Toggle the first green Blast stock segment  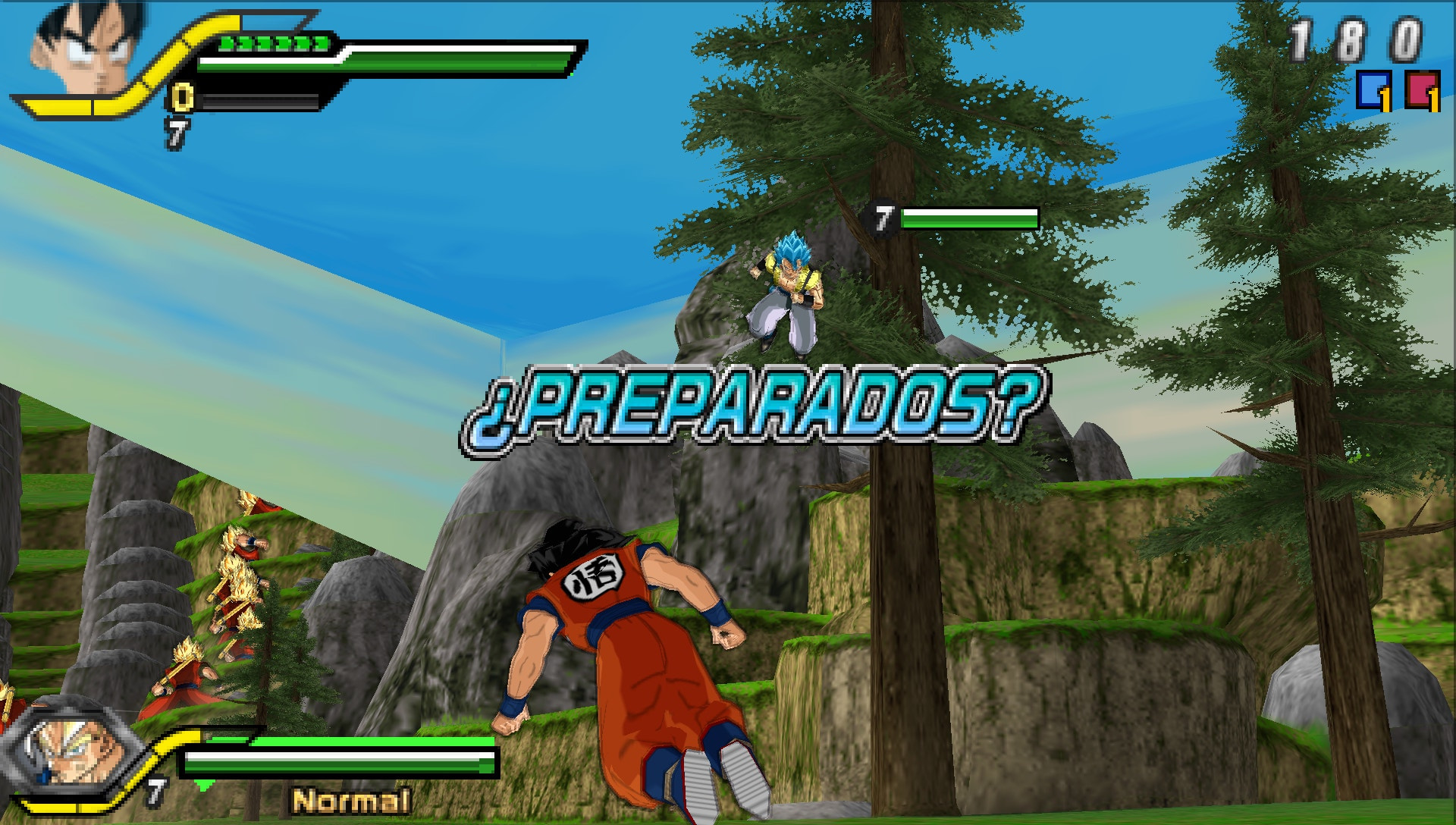pyautogui.click(x=224, y=43)
